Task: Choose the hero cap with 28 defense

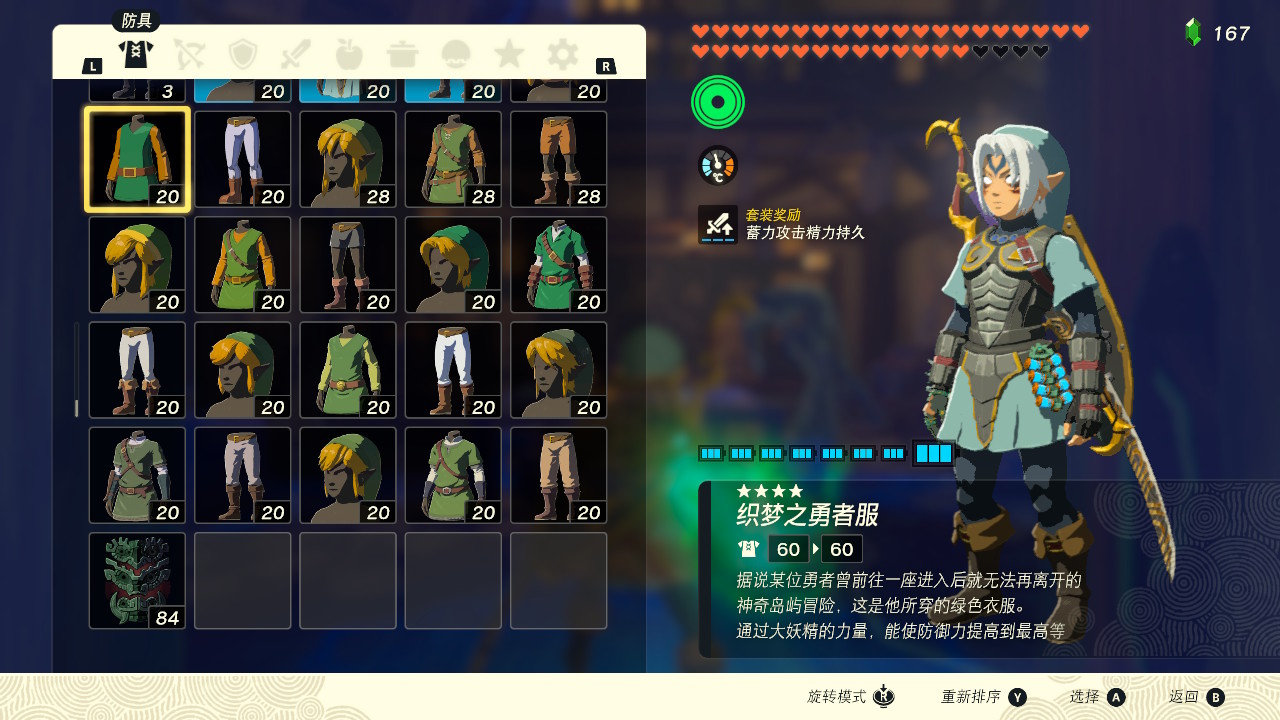Action: click(348, 160)
